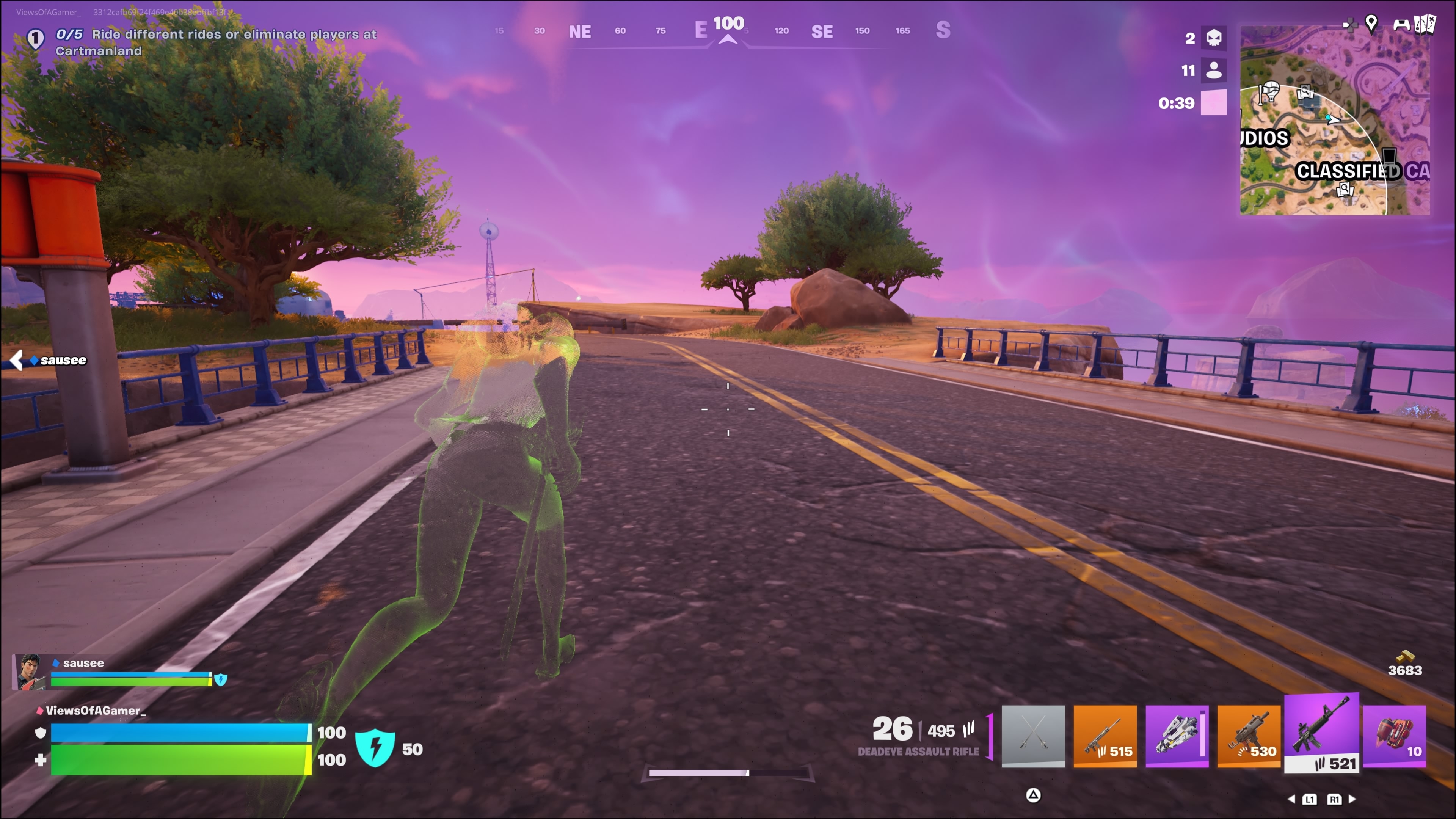Screen dimensions: 1456x819
Task: Choose the red jetpack item slot
Action: click(x=1394, y=735)
